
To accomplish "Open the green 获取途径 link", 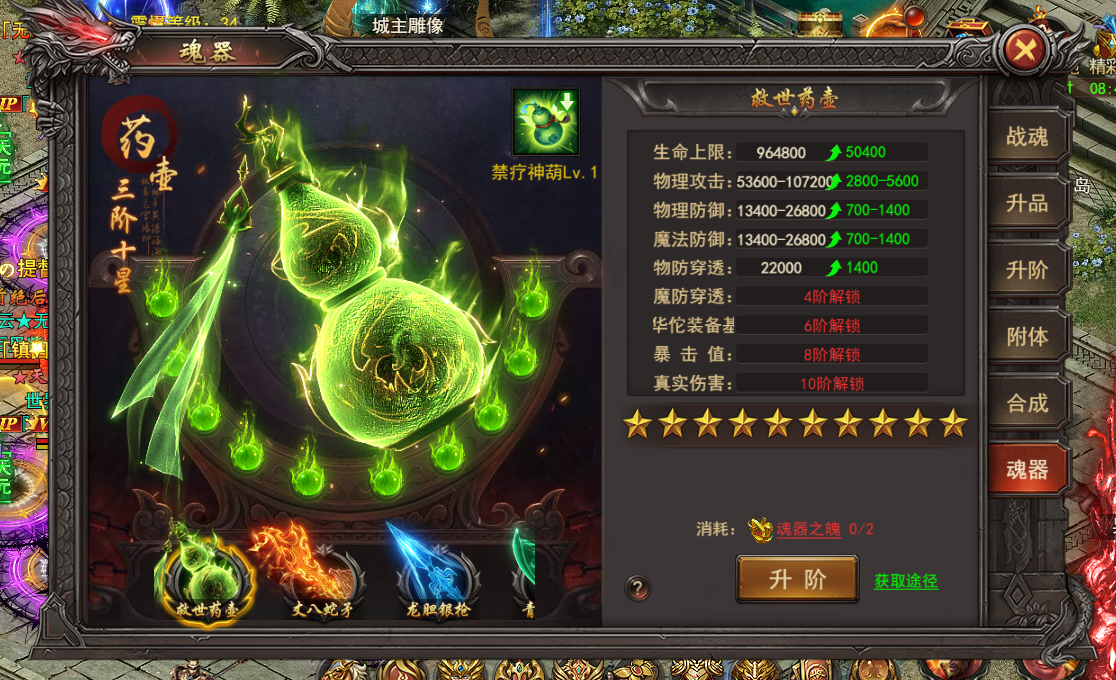I will pos(906,581).
